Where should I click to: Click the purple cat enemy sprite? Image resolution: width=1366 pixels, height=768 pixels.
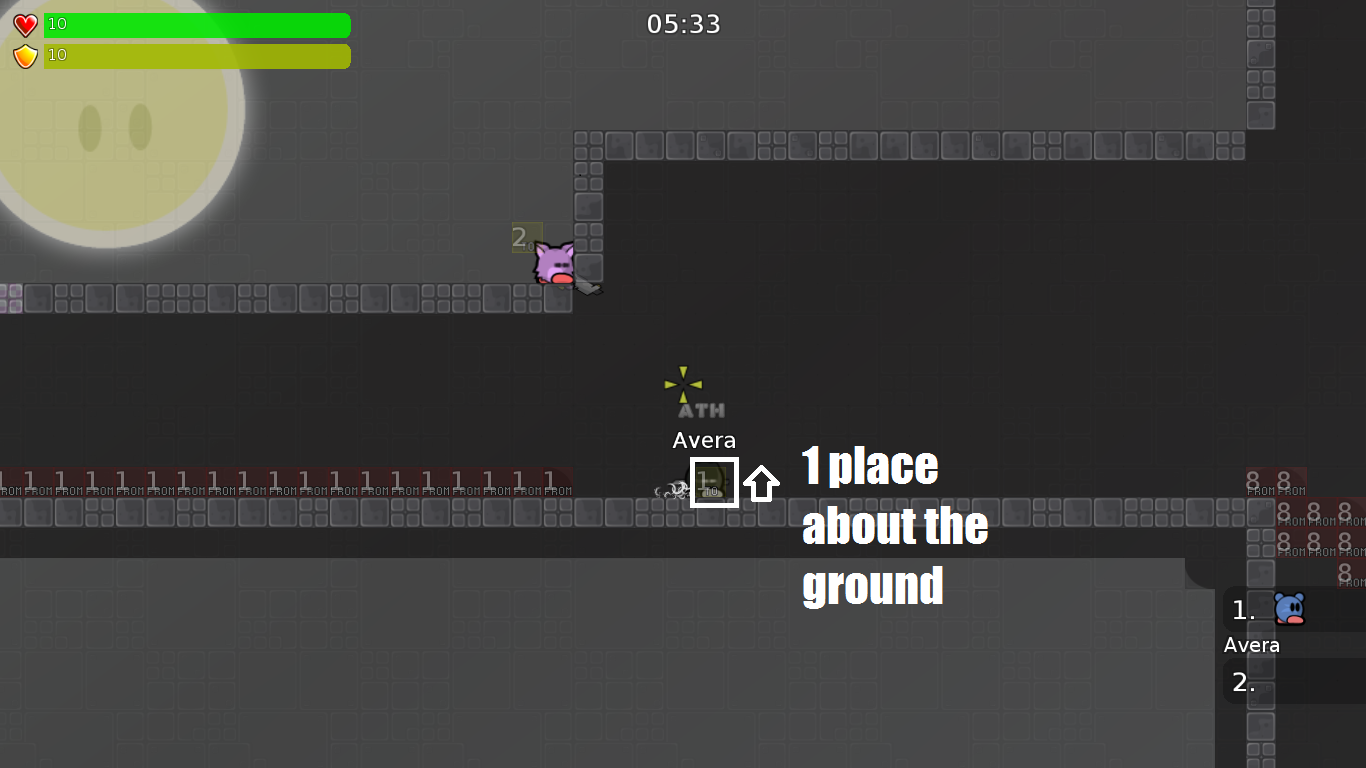click(x=555, y=263)
